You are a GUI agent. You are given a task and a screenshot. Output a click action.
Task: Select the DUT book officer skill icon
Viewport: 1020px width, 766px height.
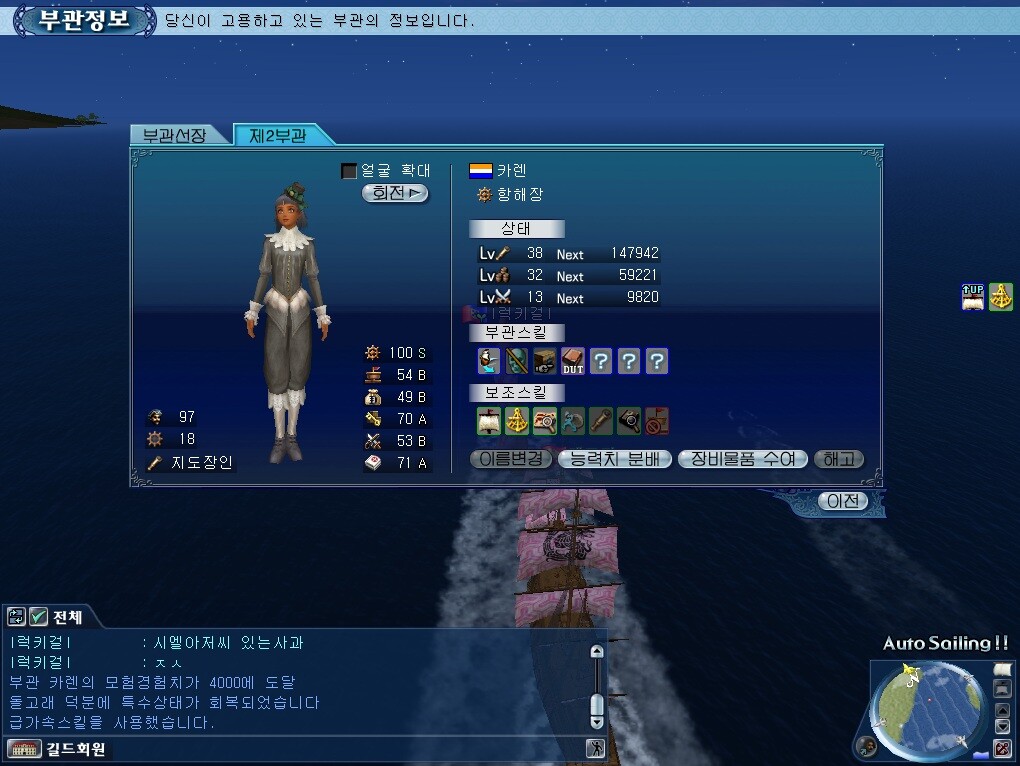click(x=572, y=361)
